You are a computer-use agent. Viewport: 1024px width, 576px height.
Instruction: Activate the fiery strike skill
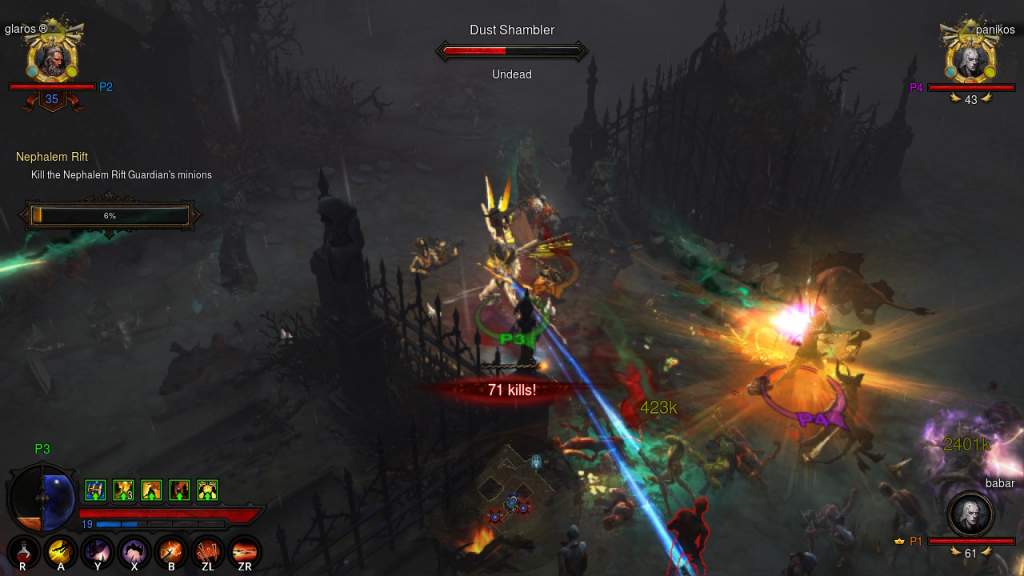(x=170, y=551)
